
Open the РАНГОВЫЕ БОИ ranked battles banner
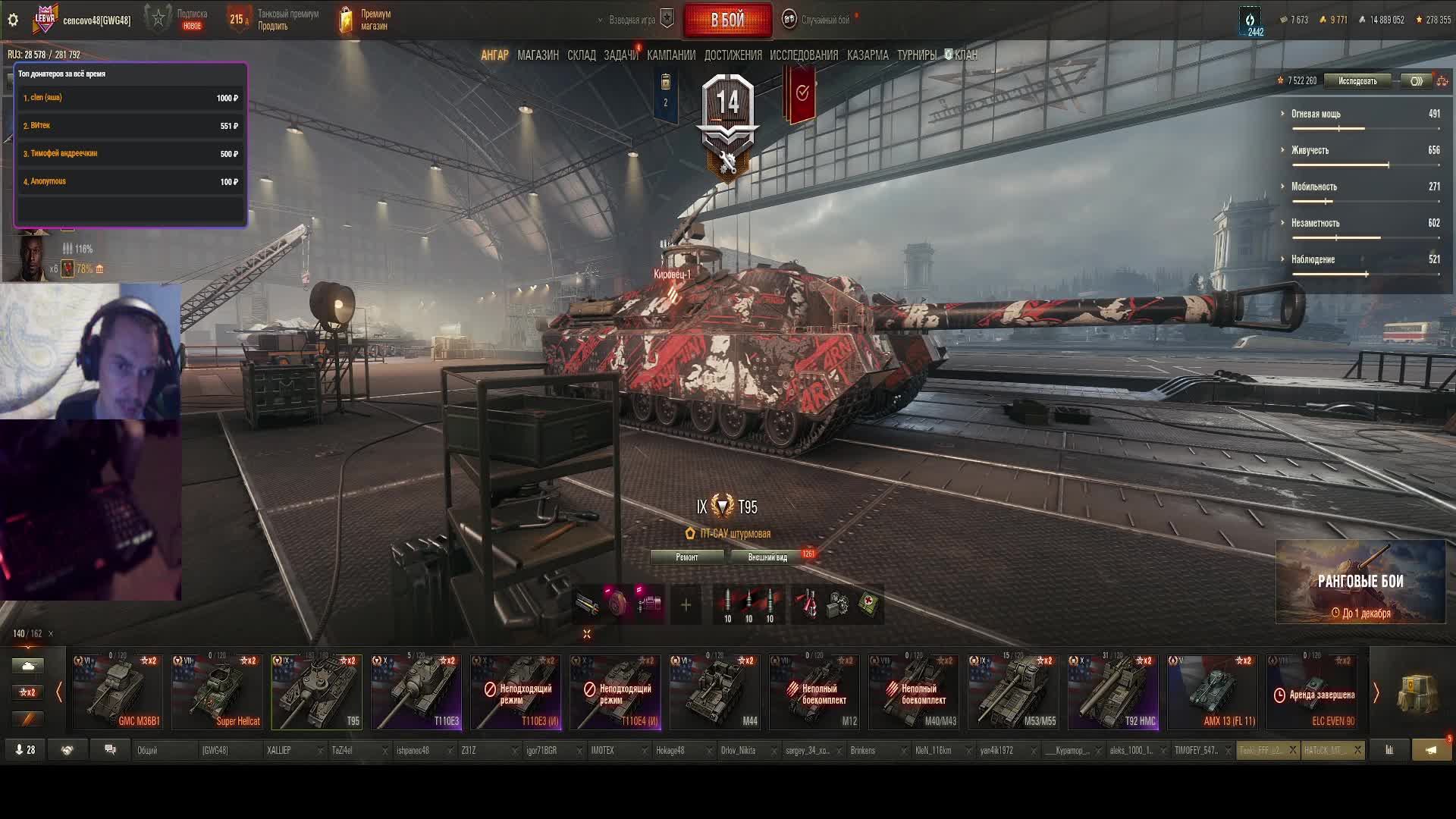tap(1360, 582)
